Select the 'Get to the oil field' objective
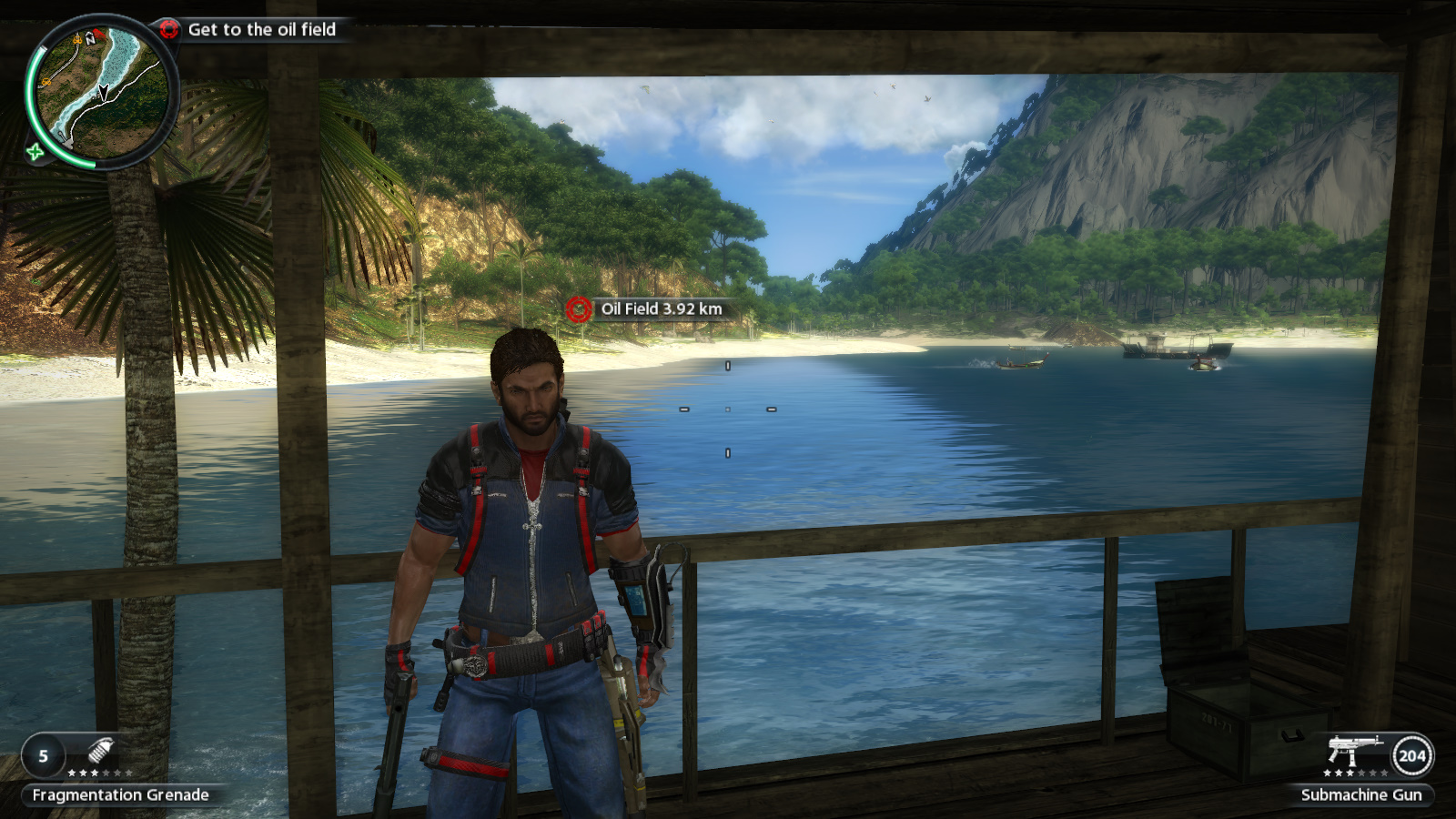1456x819 pixels. (261, 30)
